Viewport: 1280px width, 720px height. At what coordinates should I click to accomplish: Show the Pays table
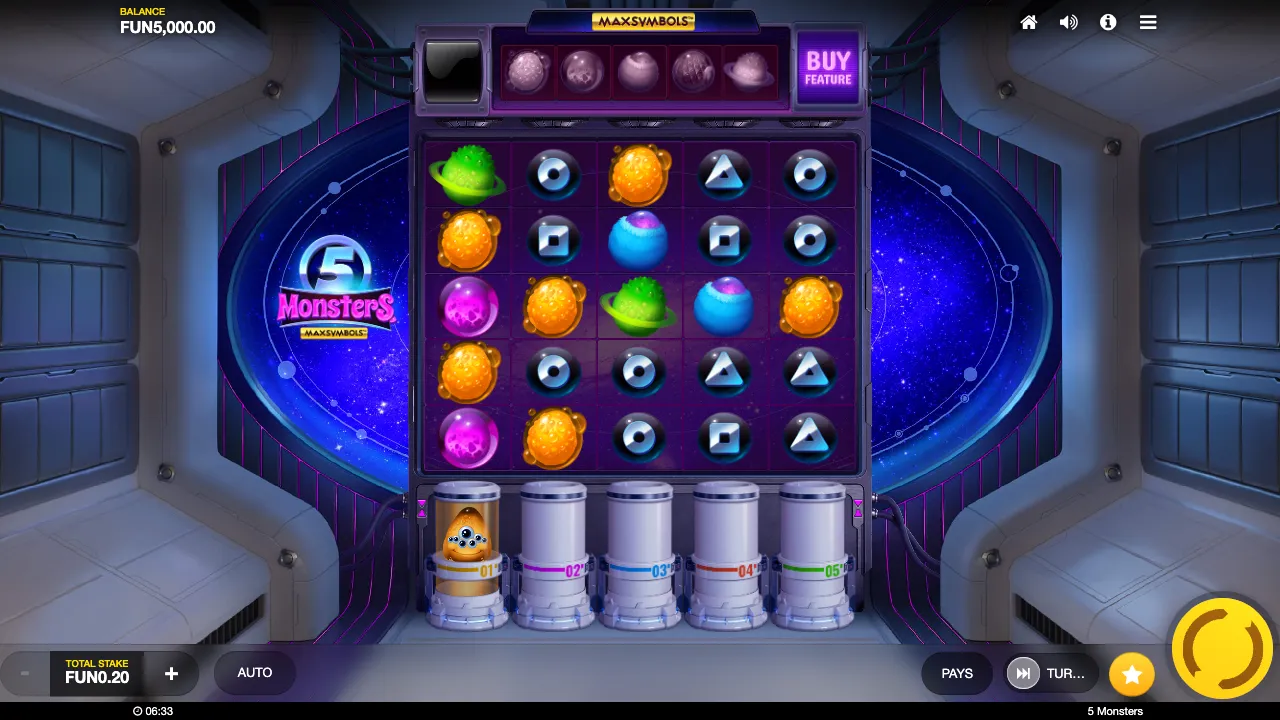[957, 674]
